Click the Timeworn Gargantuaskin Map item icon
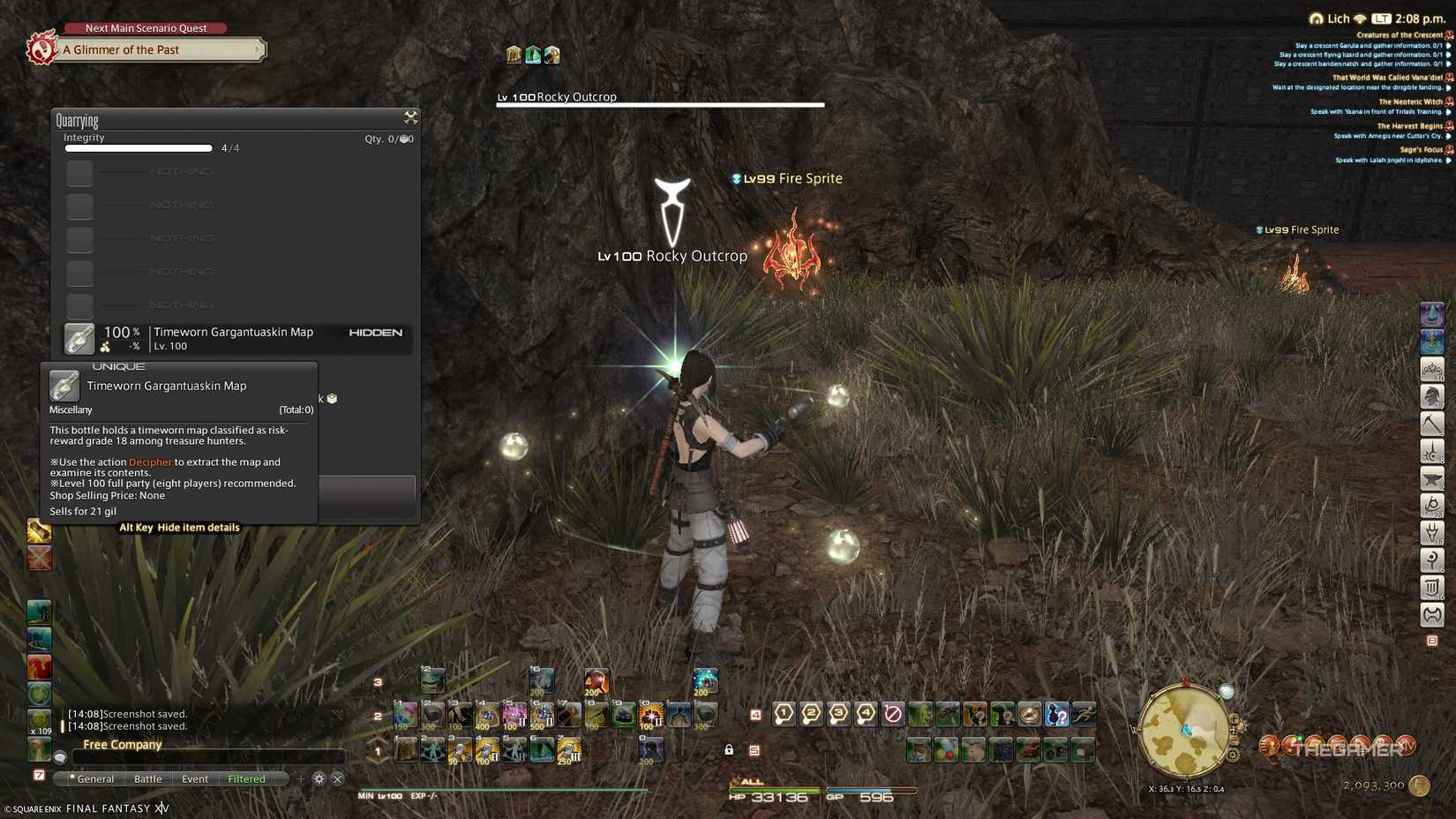Screen dimensions: 1456x819 [x=79, y=338]
